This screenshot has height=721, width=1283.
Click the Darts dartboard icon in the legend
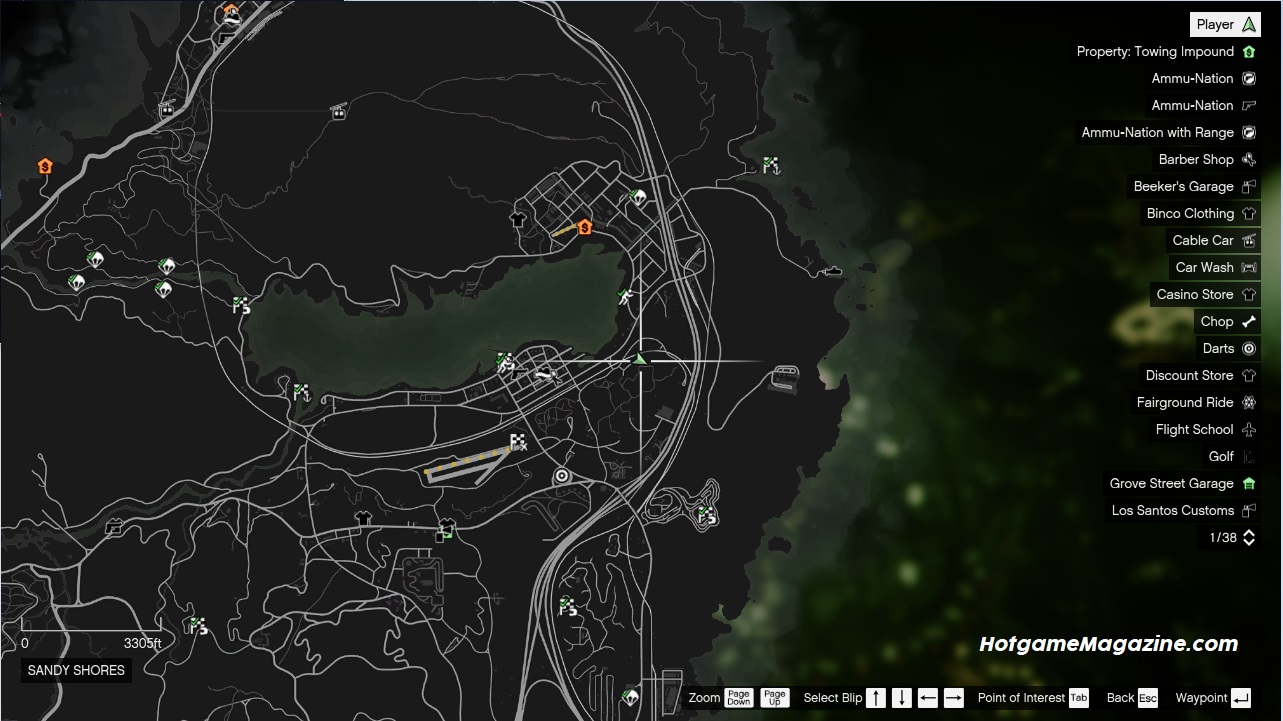1247,348
